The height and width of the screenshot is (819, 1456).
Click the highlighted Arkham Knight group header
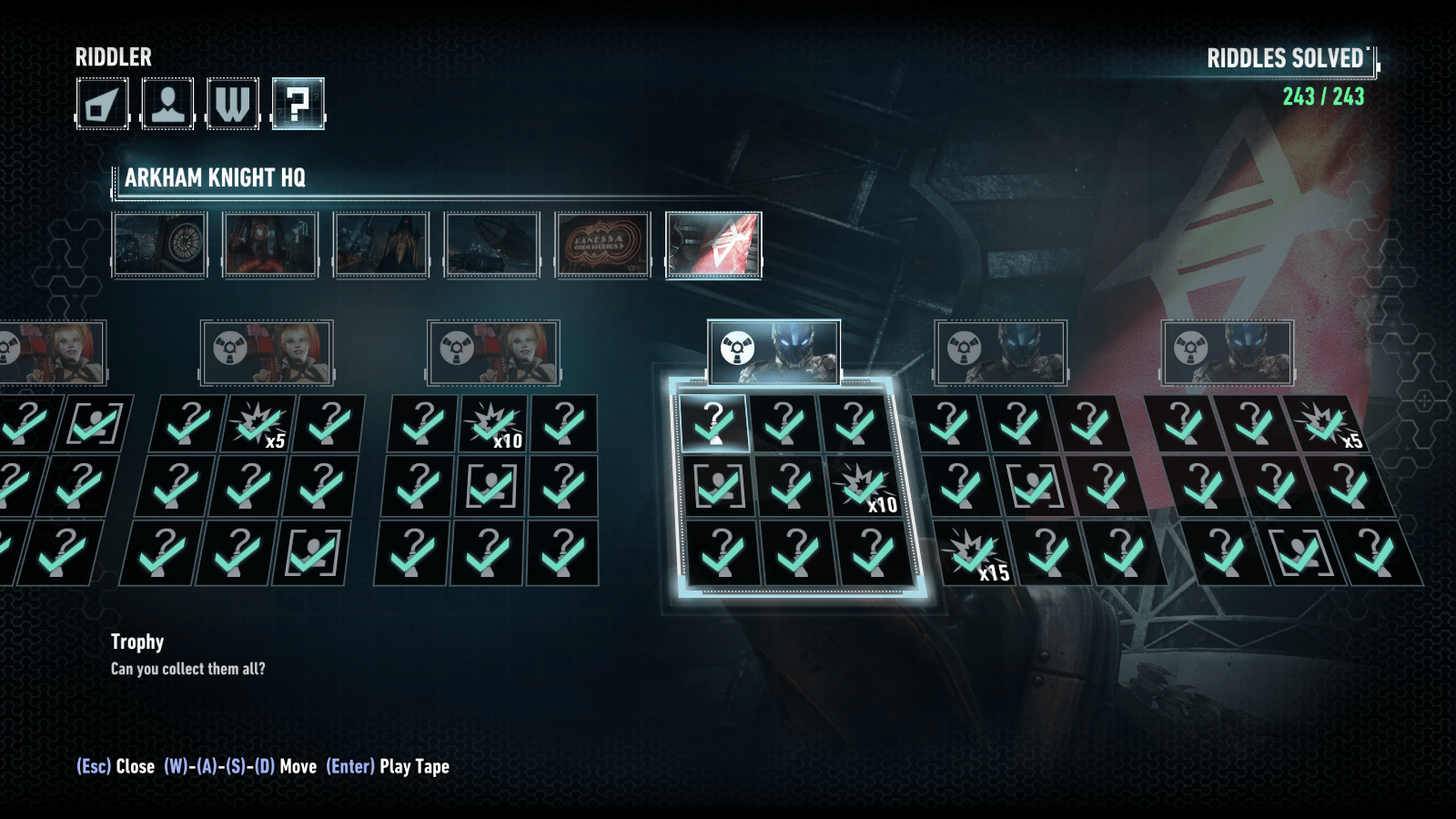(x=773, y=350)
